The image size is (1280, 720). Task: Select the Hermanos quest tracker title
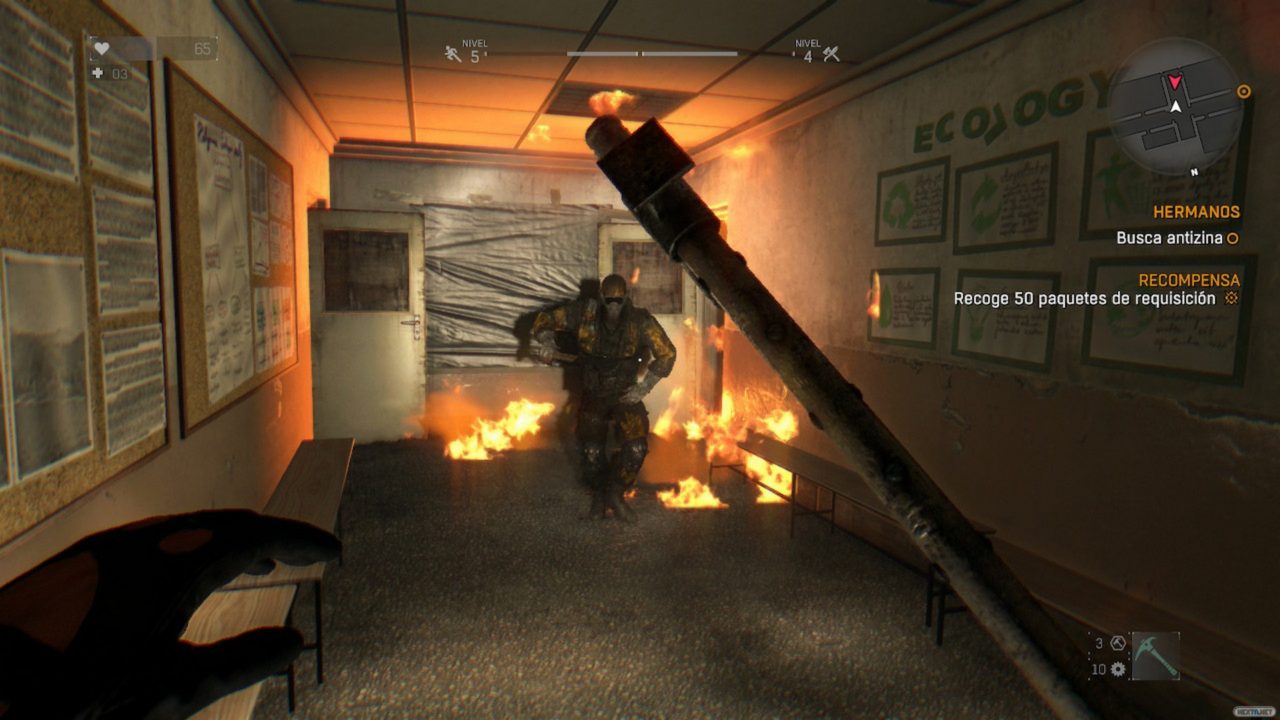coord(1196,212)
